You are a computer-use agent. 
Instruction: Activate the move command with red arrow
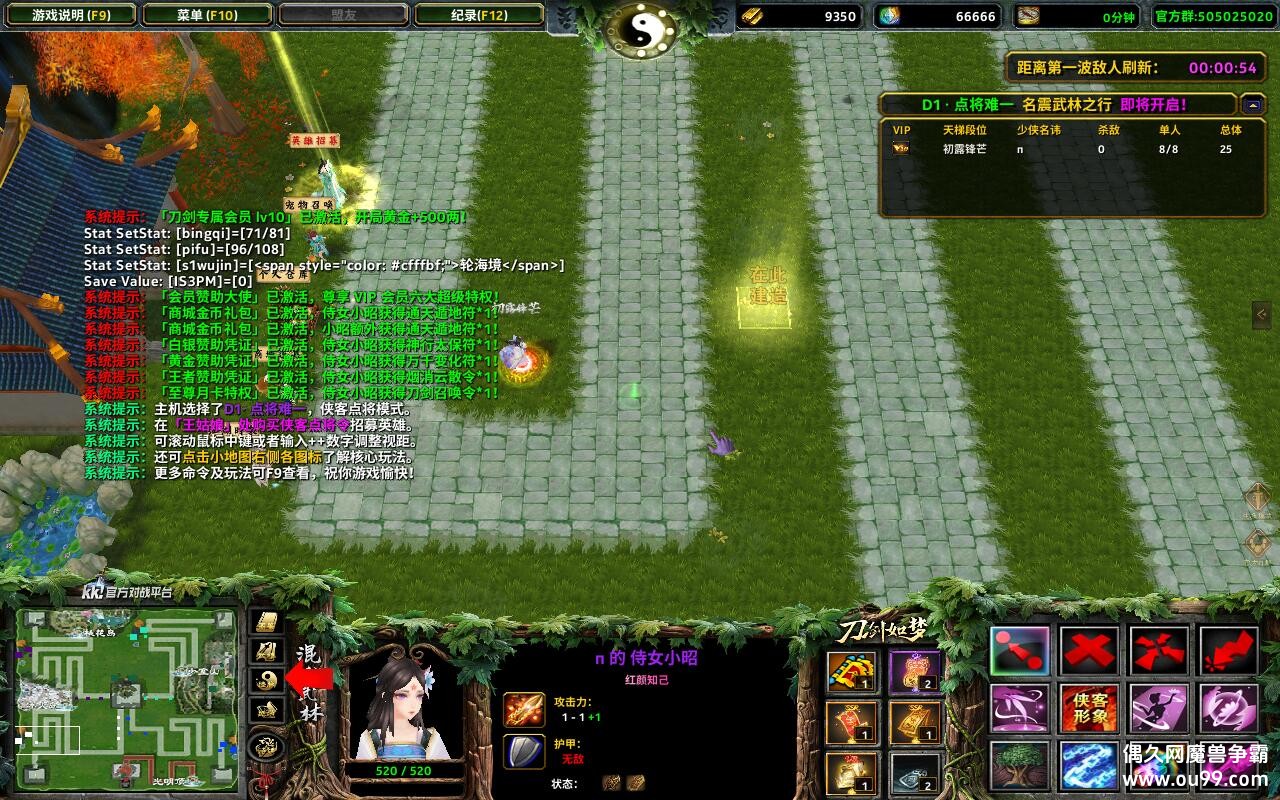point(1020,651)
